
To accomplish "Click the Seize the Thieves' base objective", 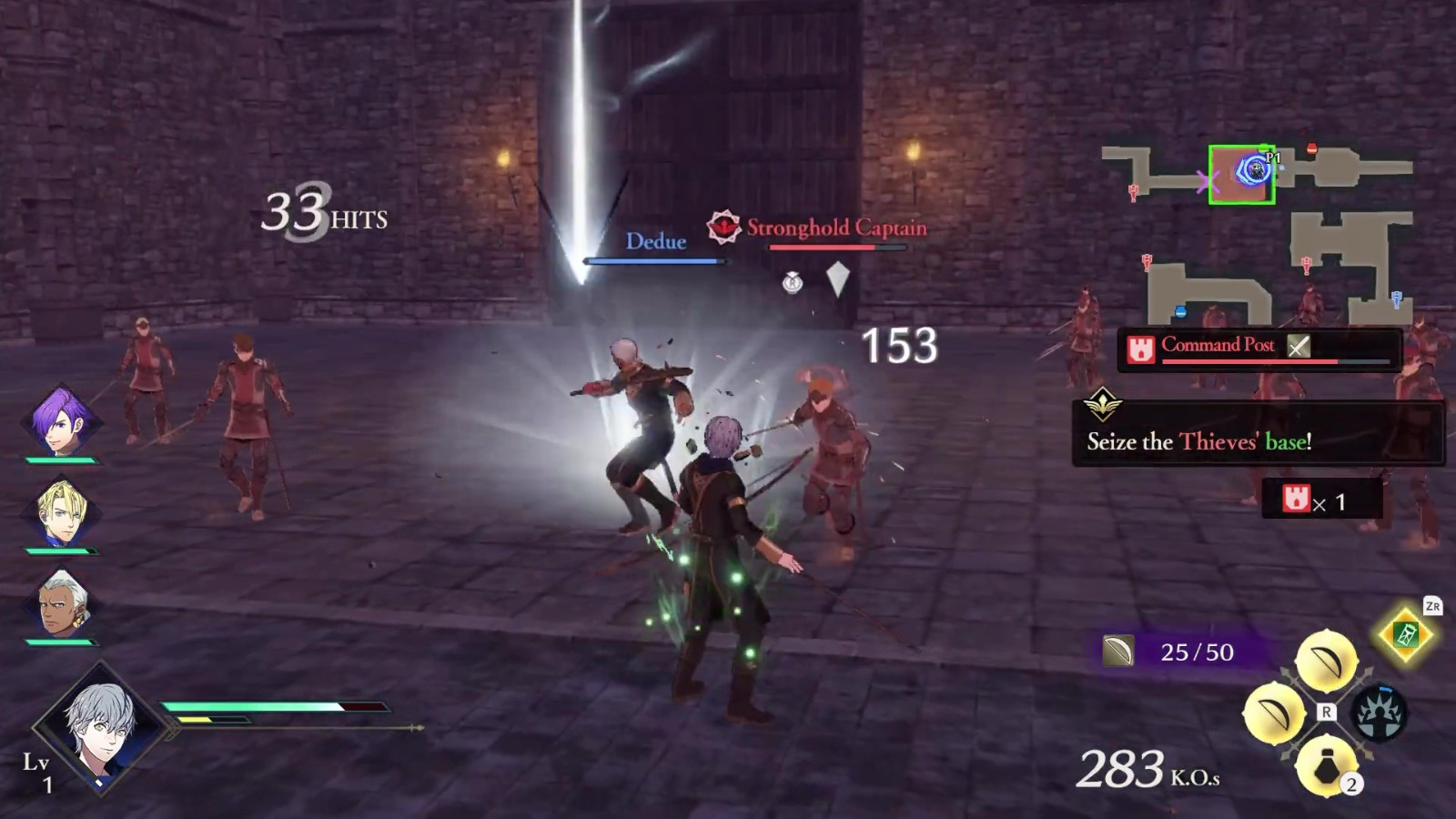I will pos(1258,433).
